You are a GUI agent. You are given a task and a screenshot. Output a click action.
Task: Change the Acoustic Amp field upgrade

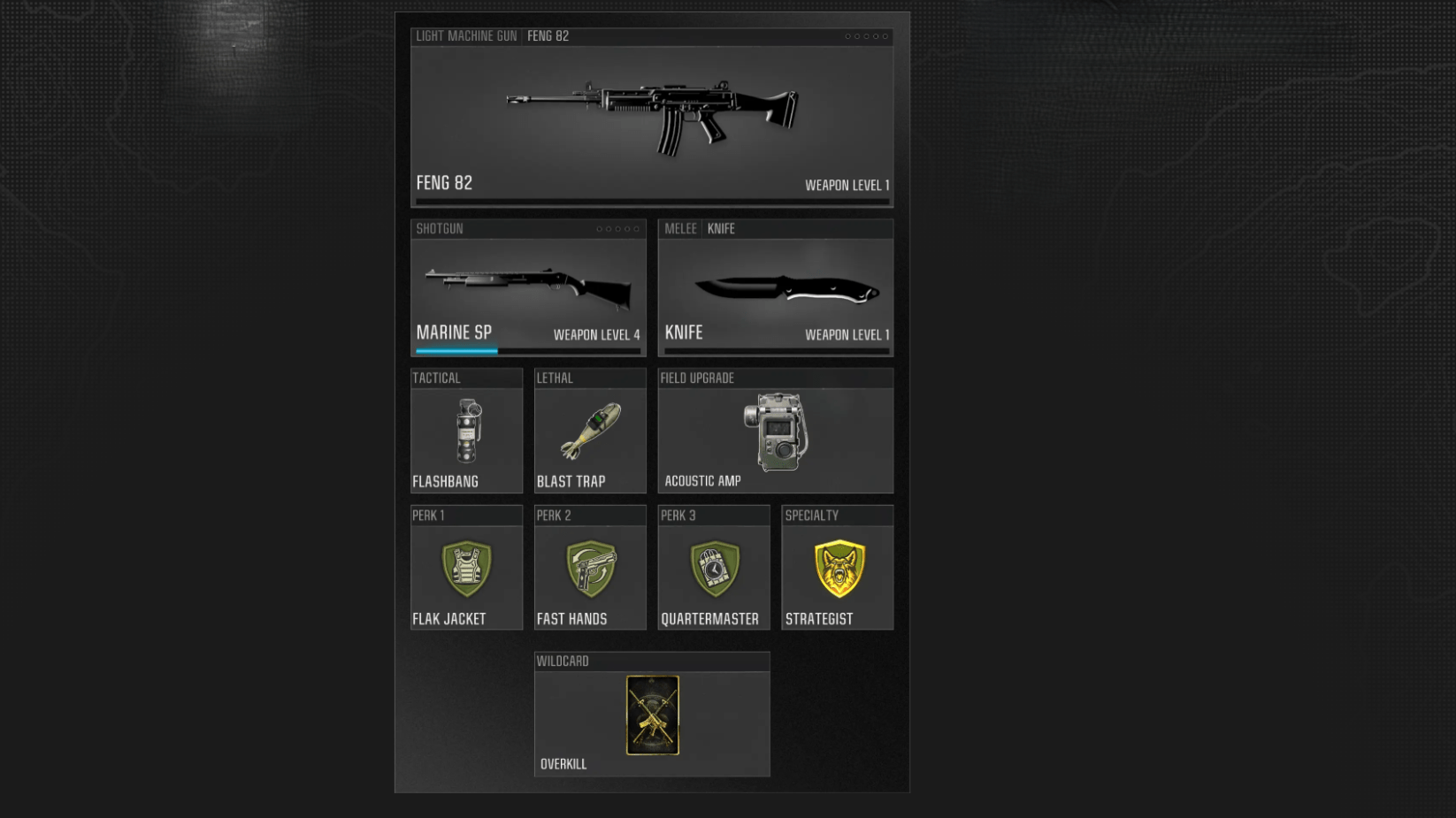pyautogui.click(x=775, y=432)
